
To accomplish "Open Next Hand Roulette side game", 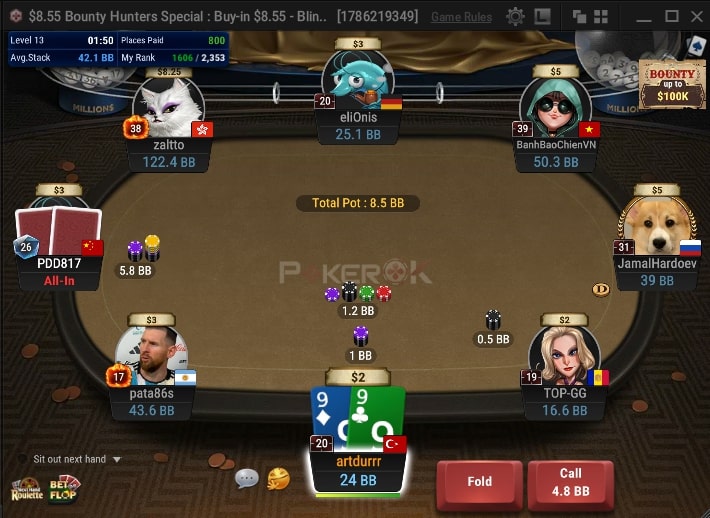I will pyautogui.click(x=26, y=490).
